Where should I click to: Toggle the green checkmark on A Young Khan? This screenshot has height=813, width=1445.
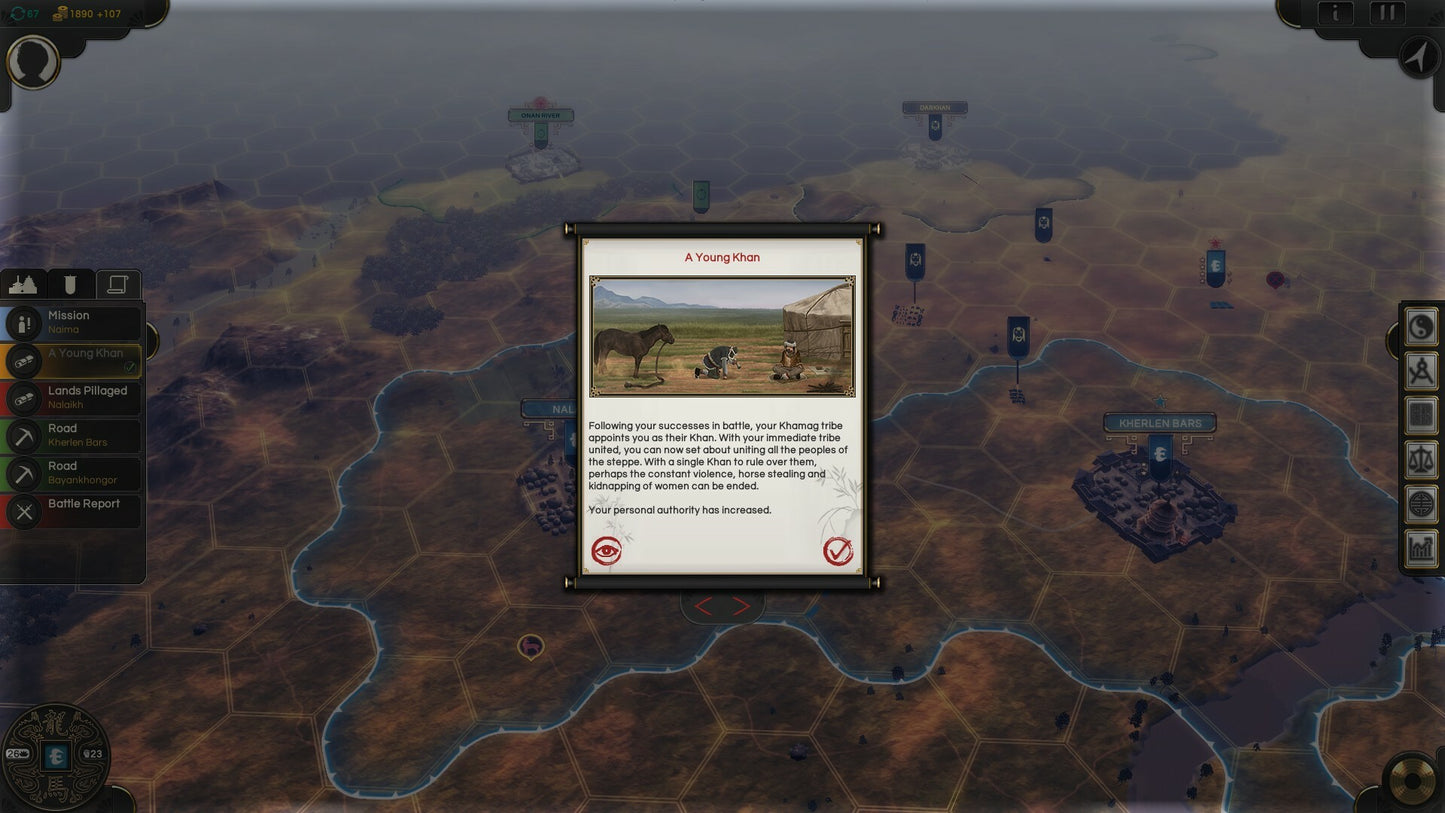(128, 367)
